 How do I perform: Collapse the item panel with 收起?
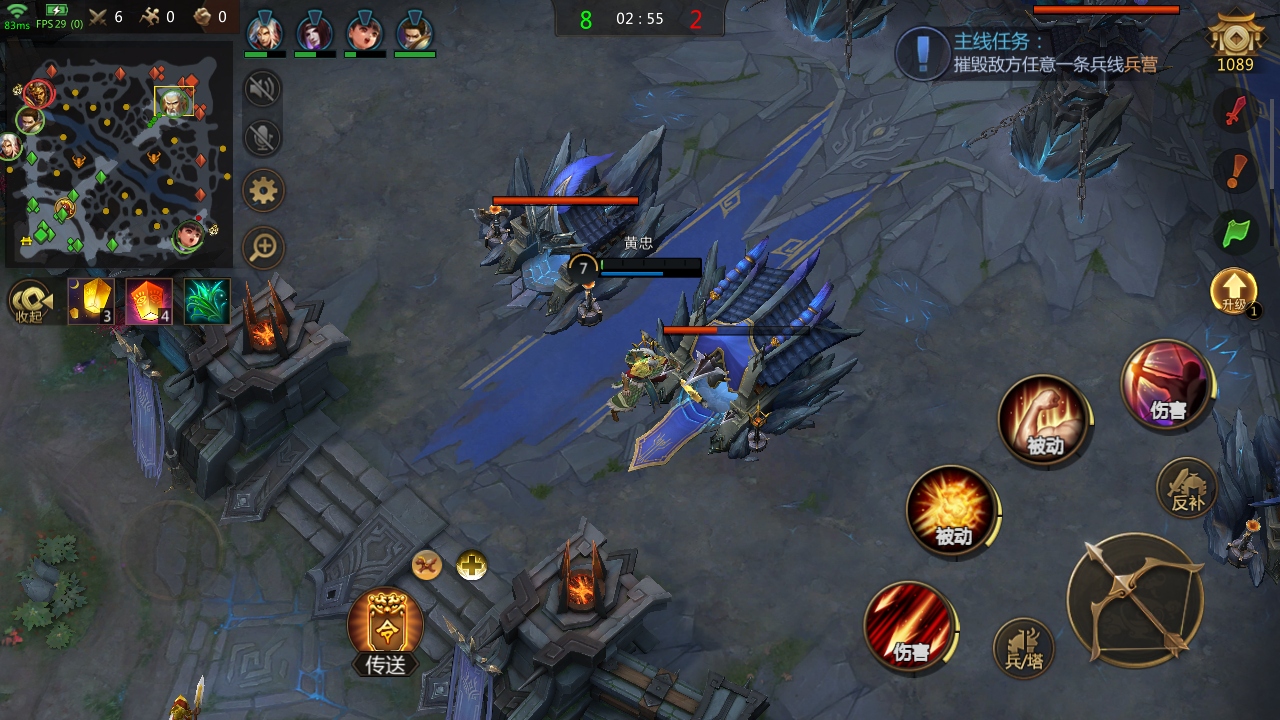click(x=31, y=301)
